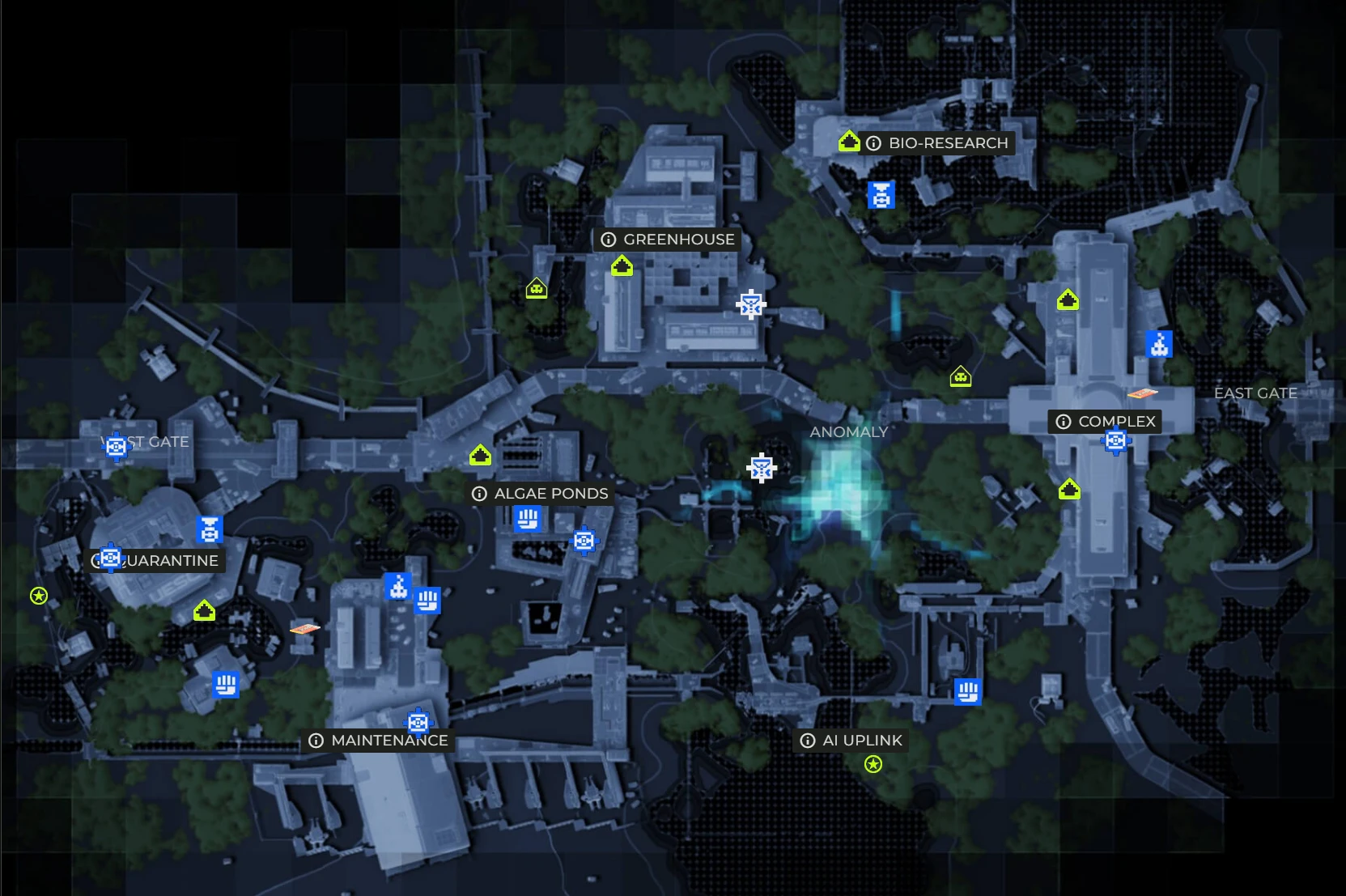Click the blue crosshair marker below the COMPLEX label
The width and height of the screenshot is (1346, 896).
pos(1115,441)
